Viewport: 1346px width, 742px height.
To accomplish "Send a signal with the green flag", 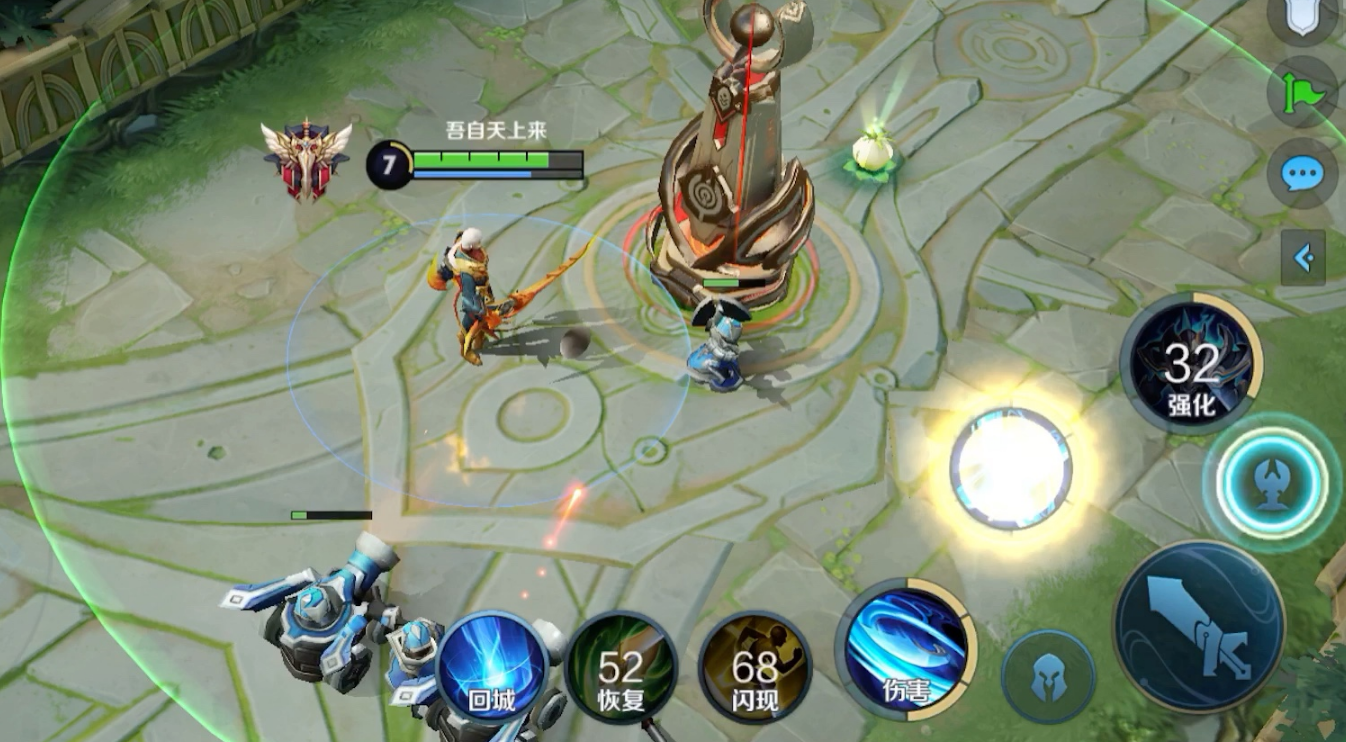I will [1302, 94].
